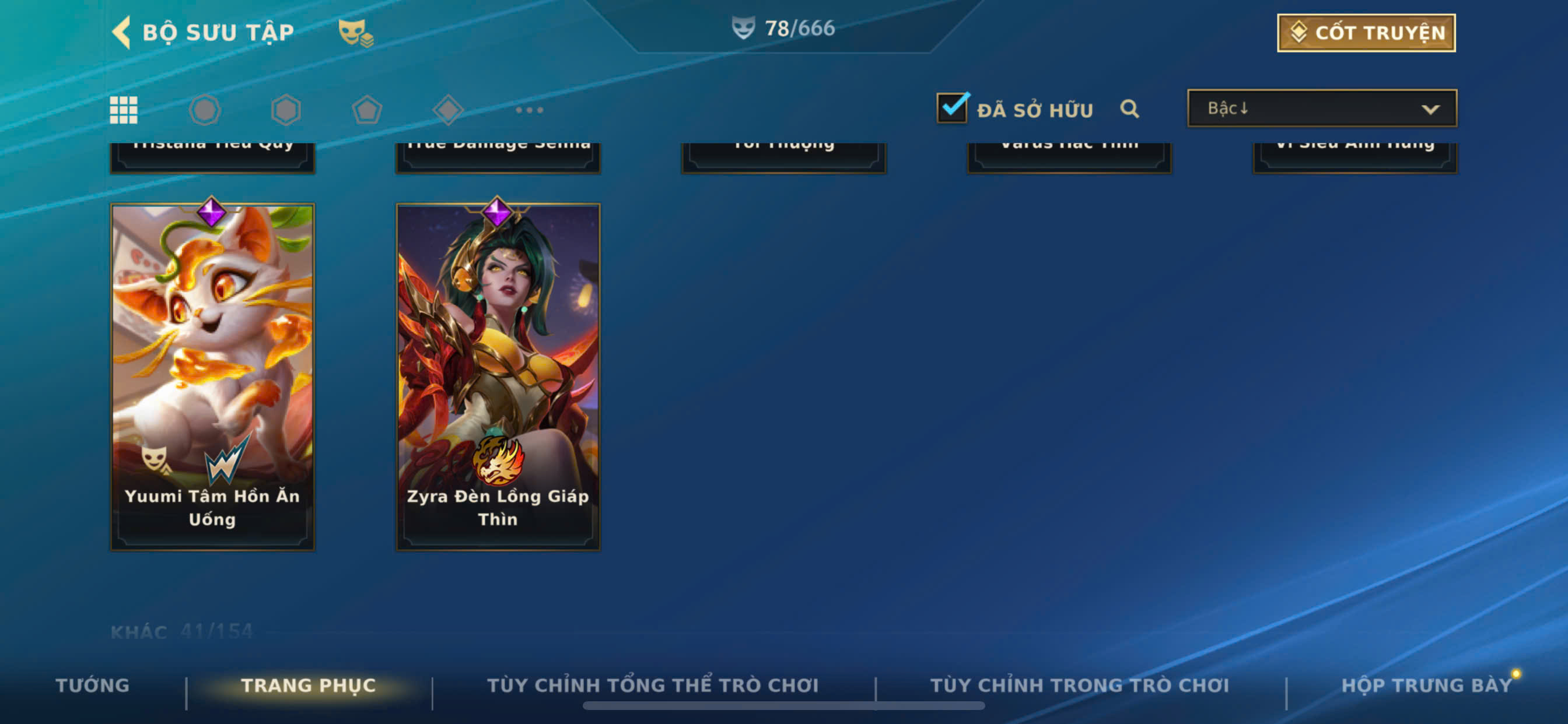The height and width of the screenshot is (724, 1568).
Task: Open Tùy Chỉnh Trong Trò Chơi tab
Action: [x=1079, y=685]
